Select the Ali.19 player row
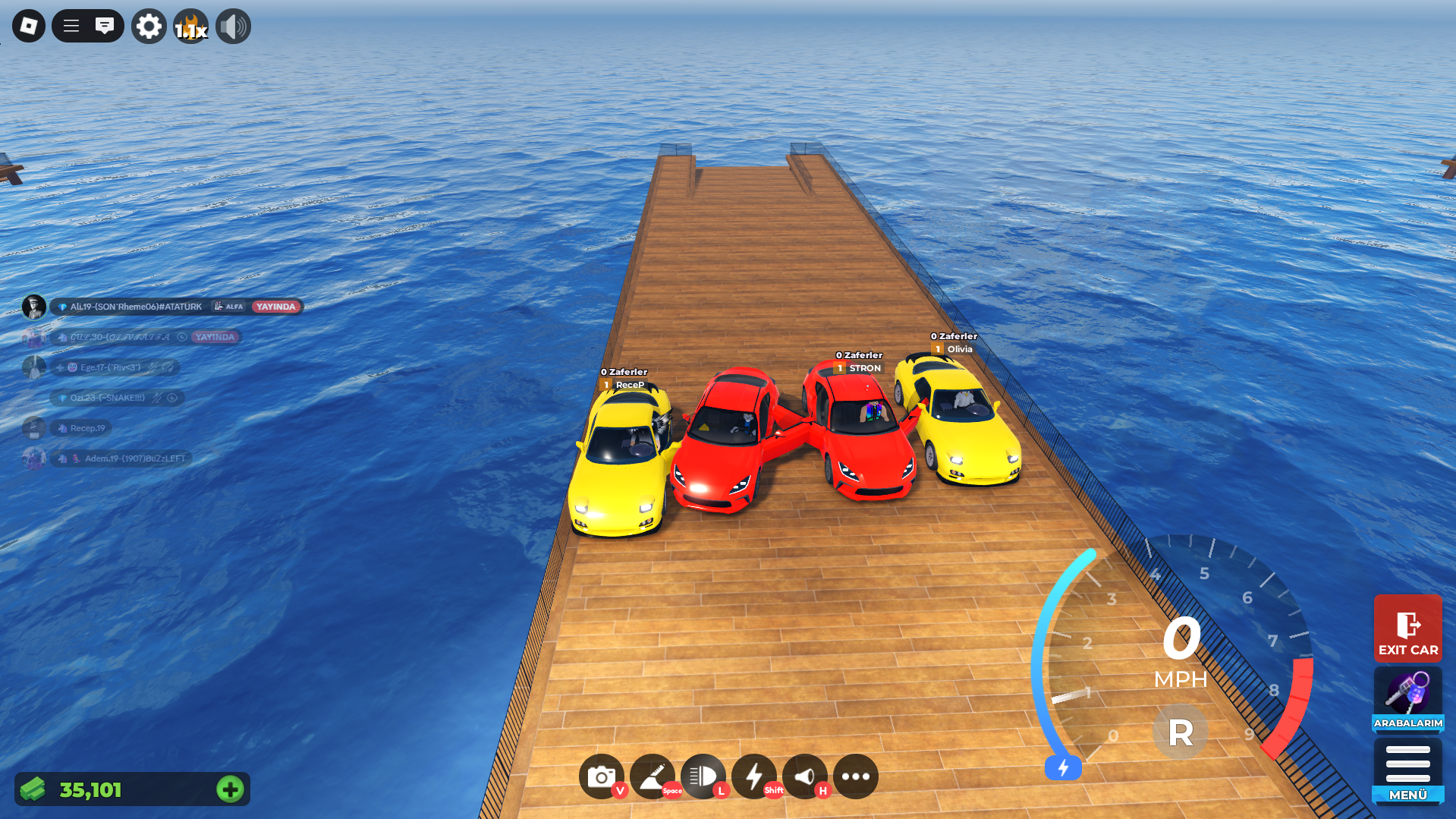Image resolution: width=1456 pixels, height=819 pixels. click(137, 307)
